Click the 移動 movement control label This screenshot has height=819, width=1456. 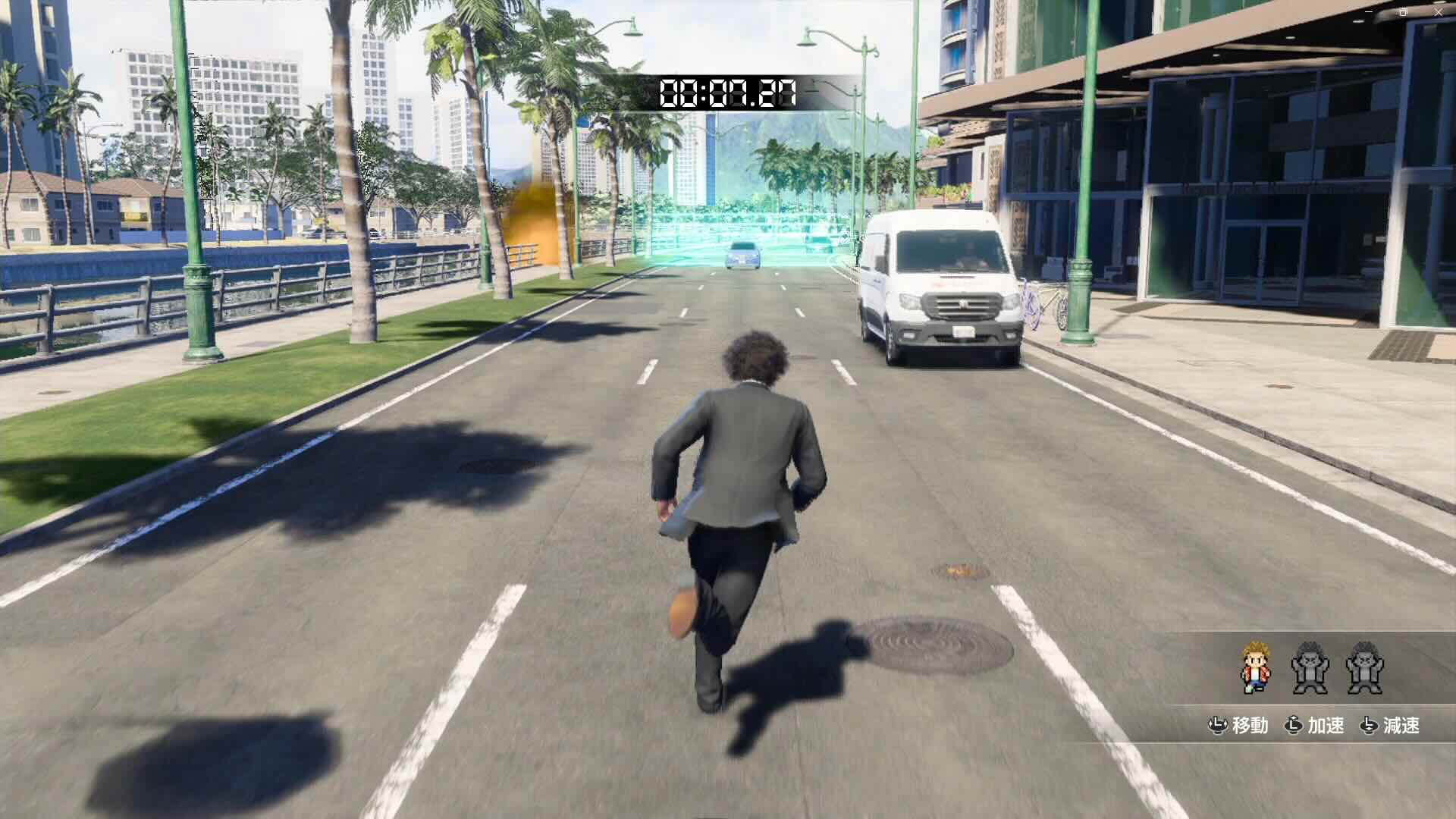[x=1253, y=726]
